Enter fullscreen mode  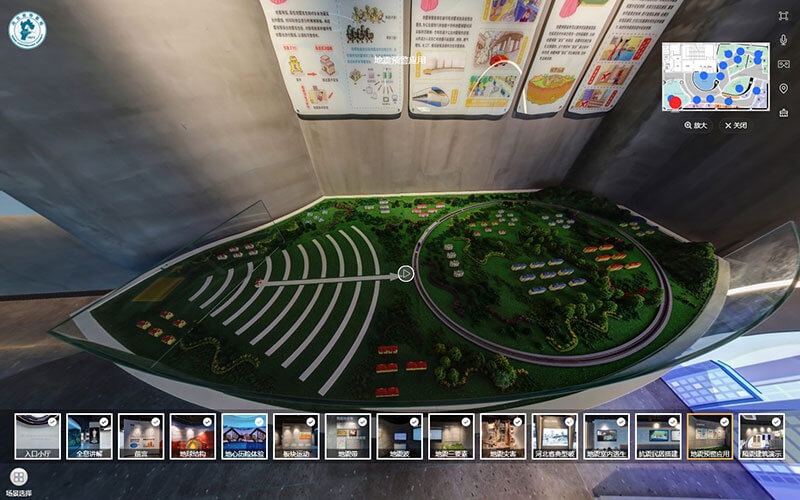coord(784,16)
